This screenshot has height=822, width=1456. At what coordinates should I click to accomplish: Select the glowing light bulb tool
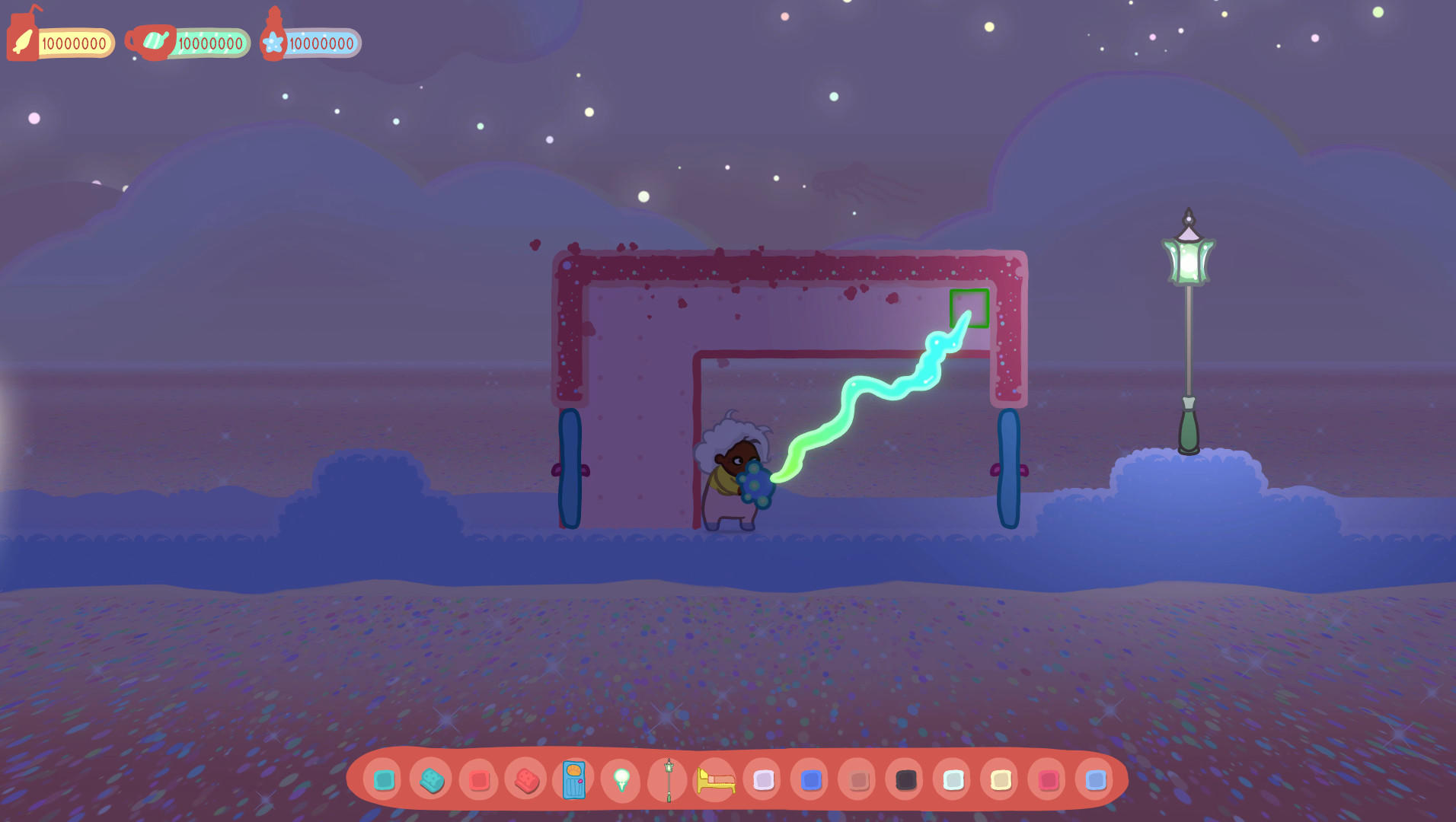(621, 780)
